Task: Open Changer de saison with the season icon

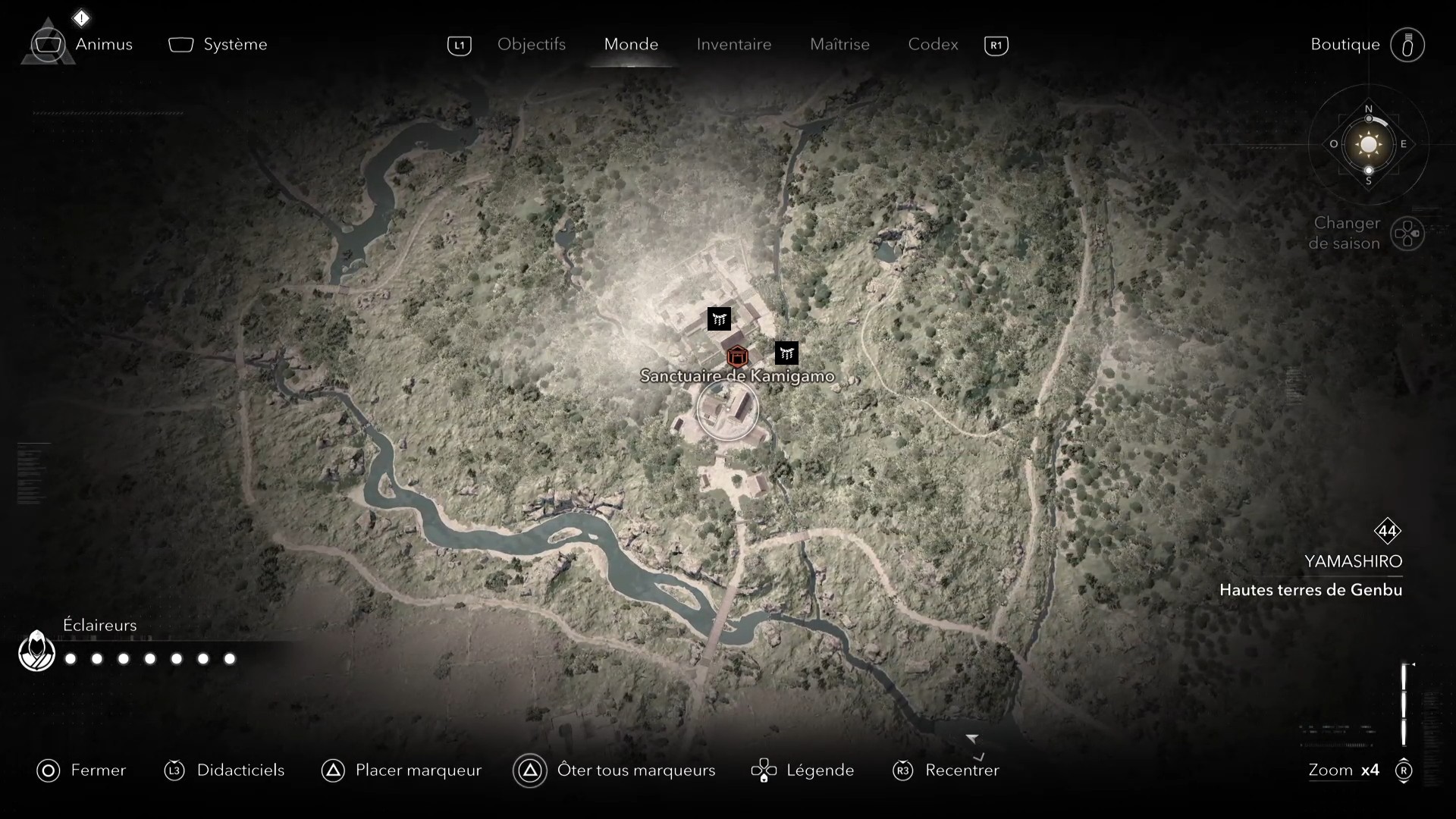Action: coord(1408,234)
